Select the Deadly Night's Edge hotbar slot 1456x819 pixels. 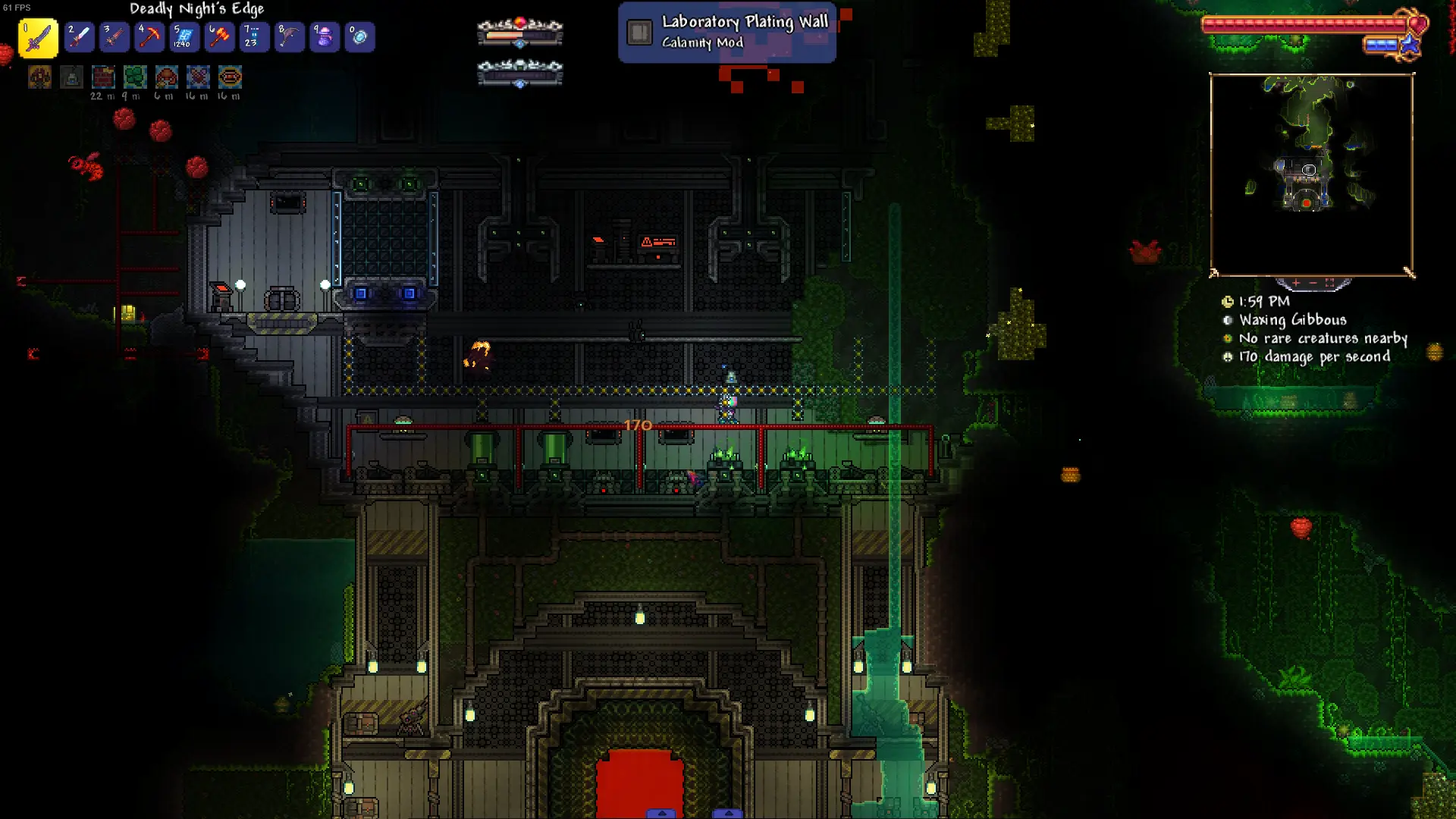(x=38, y=38)
